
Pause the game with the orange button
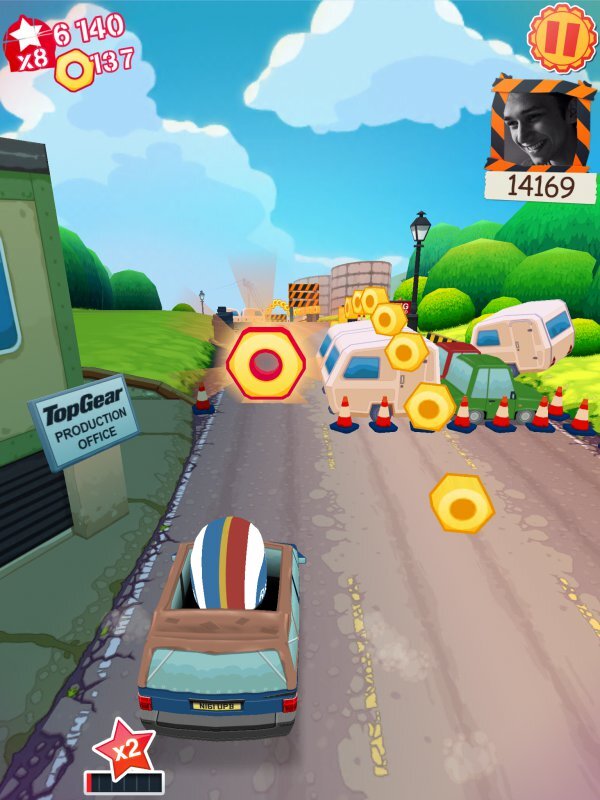[x=559, y=35]
